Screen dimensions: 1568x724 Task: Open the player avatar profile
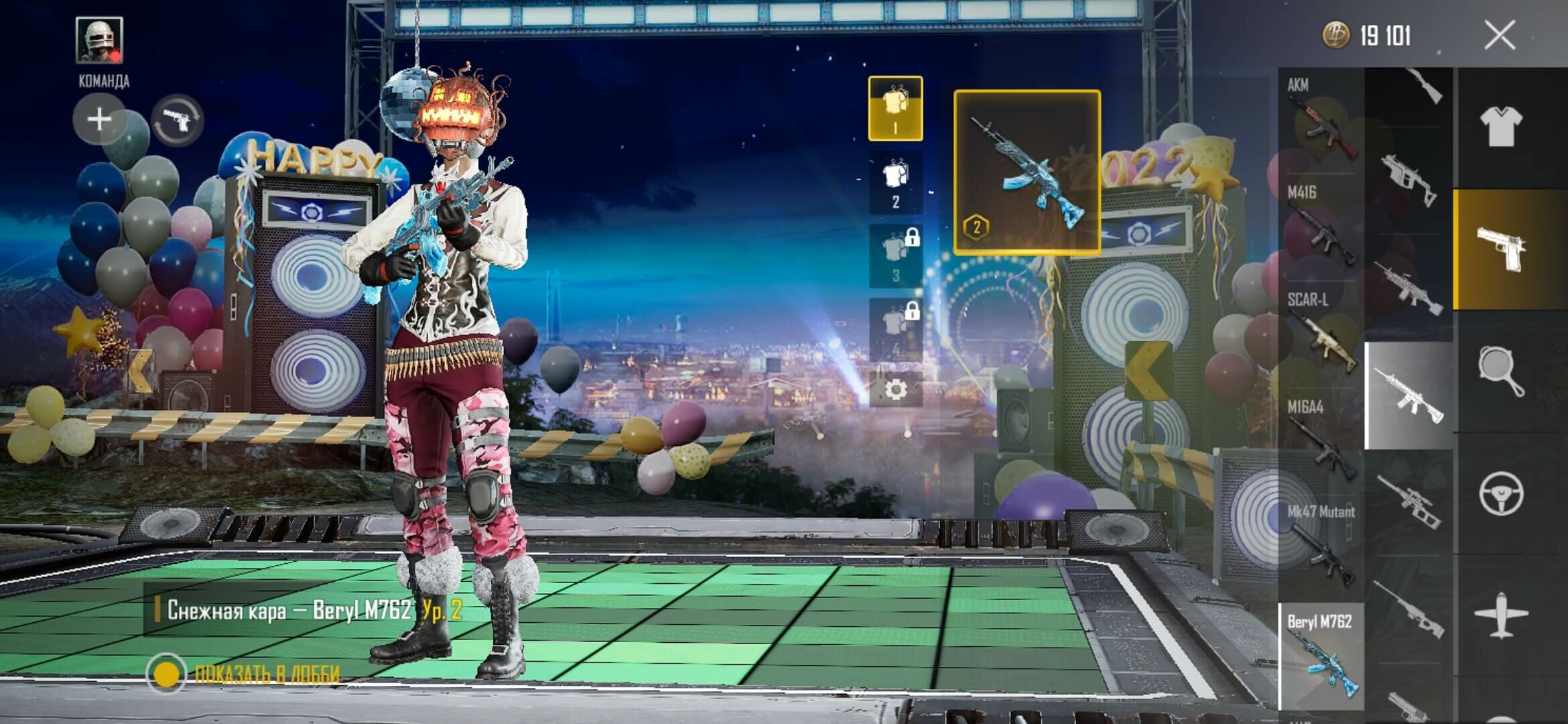pos(99,40)
